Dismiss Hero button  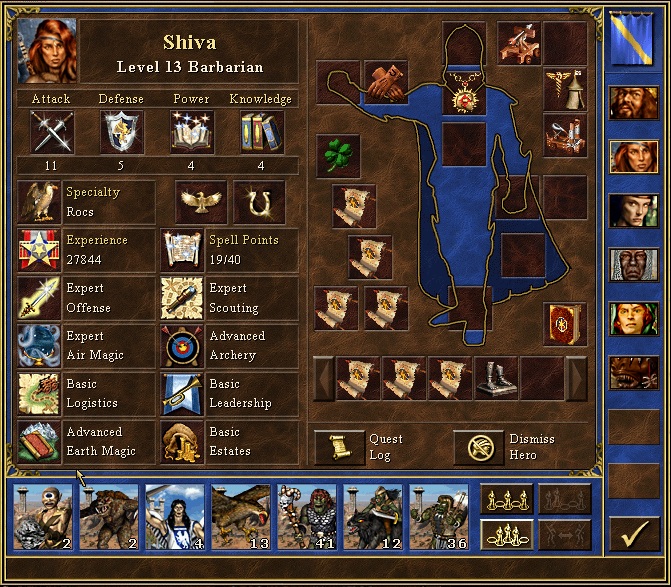tap(478, 447)
